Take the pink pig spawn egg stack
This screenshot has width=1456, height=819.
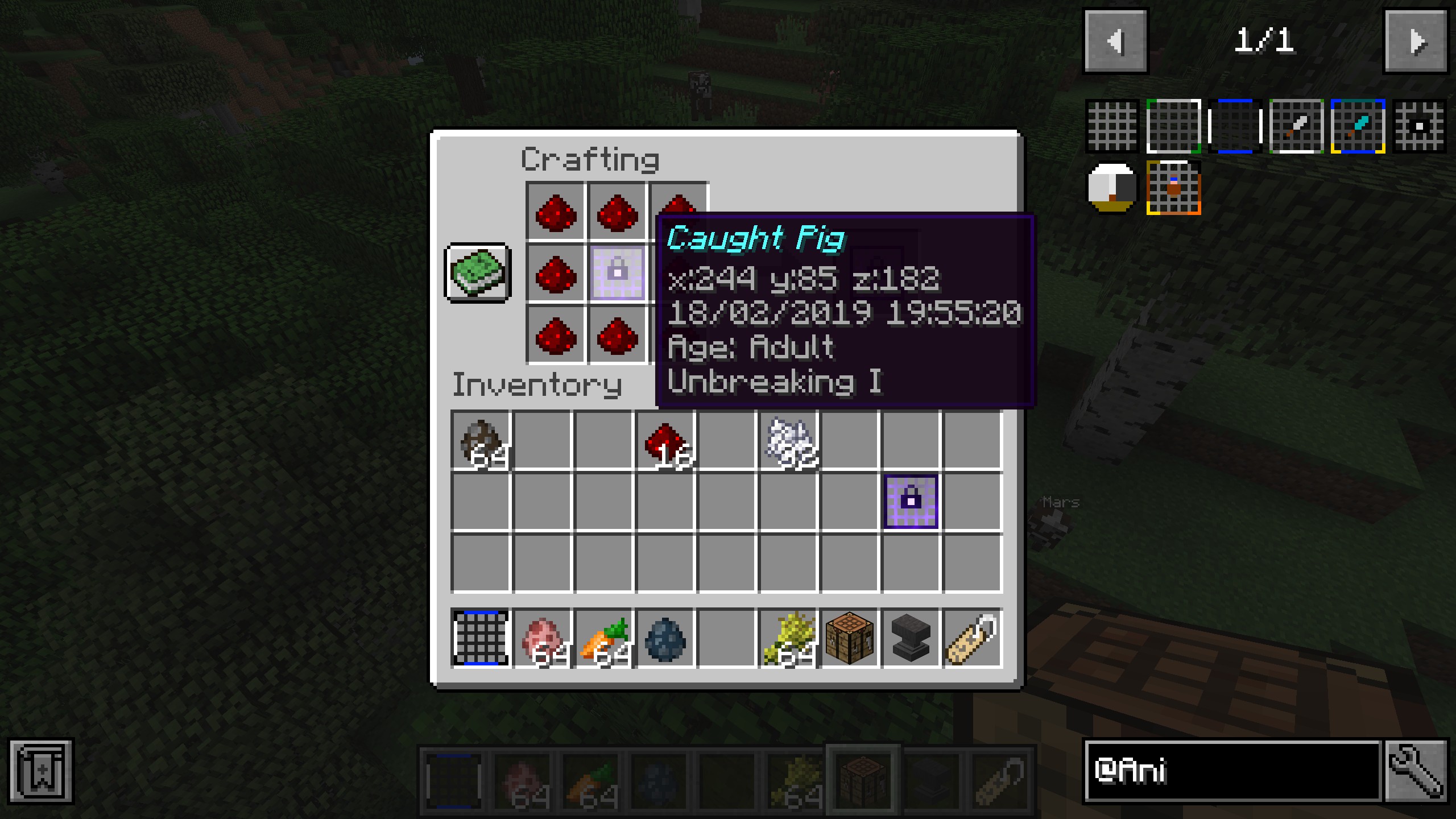(542, 638)
